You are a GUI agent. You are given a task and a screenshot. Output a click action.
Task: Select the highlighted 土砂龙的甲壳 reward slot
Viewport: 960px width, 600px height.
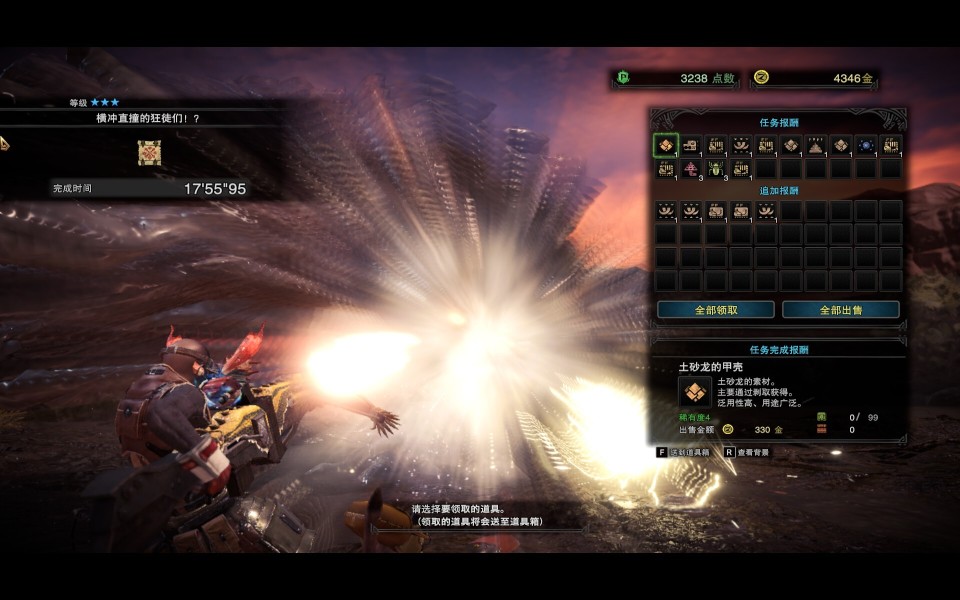point(666,146)
